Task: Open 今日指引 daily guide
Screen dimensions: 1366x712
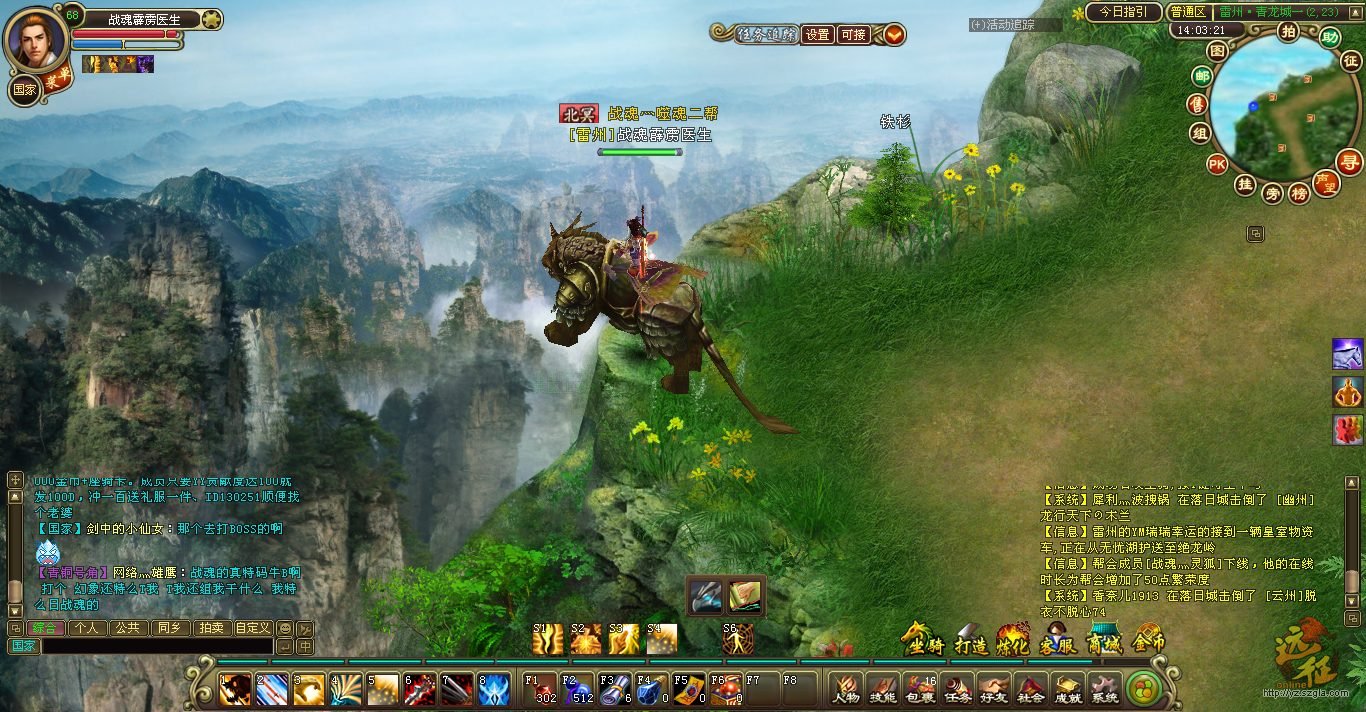Action: (1123, 12)
